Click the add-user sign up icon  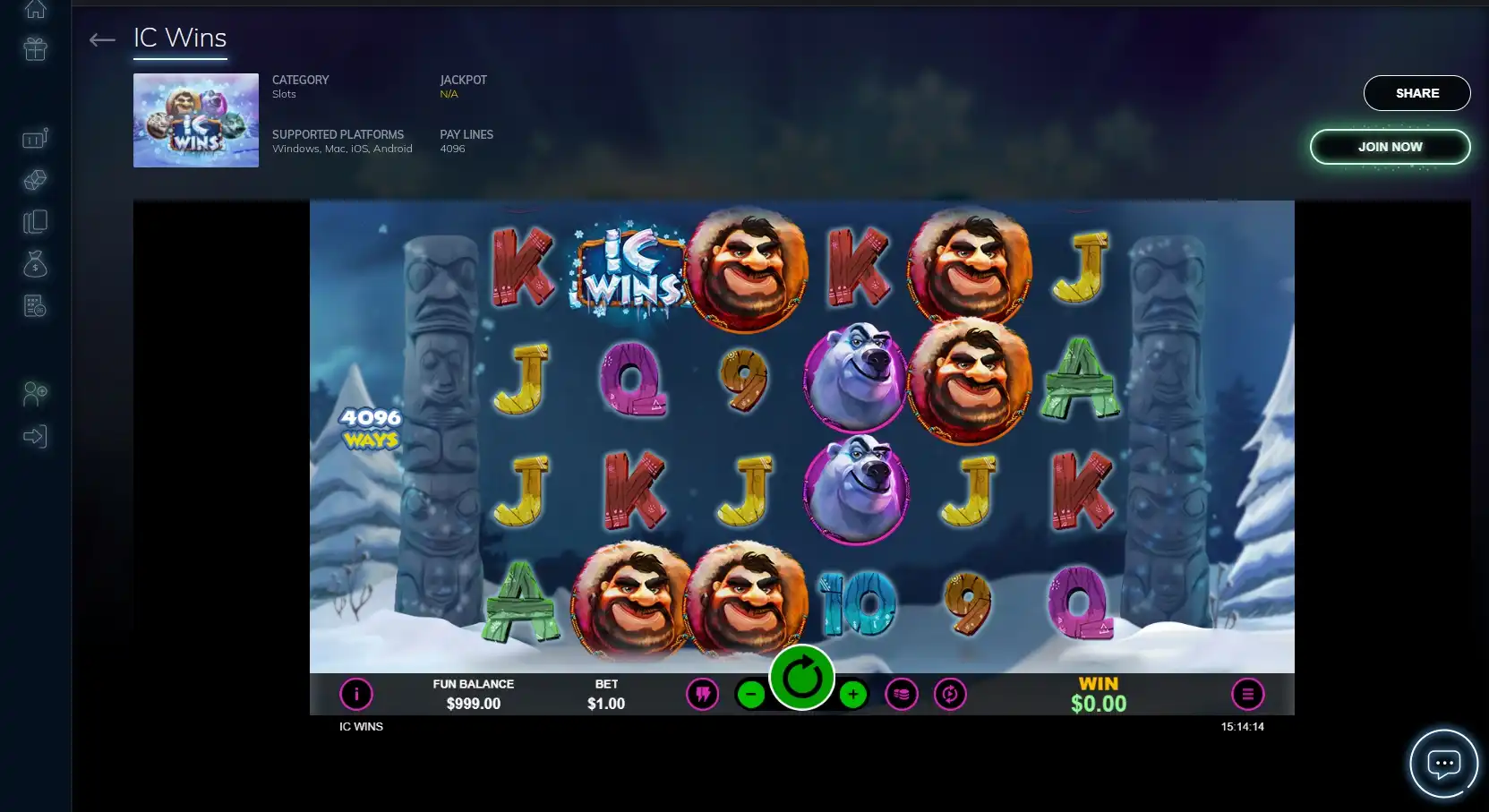tap(36, 393)
